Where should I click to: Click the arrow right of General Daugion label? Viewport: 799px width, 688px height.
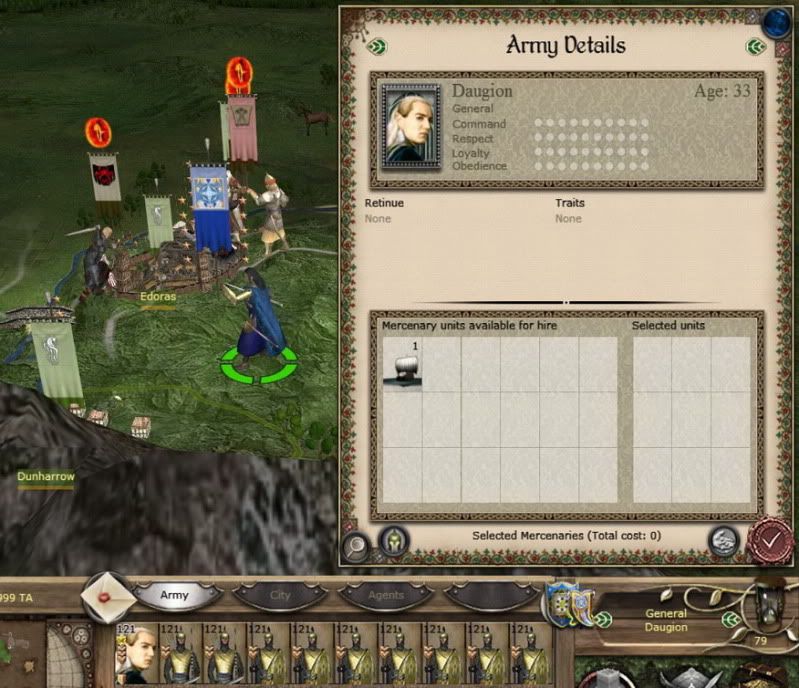pos(730,619)
